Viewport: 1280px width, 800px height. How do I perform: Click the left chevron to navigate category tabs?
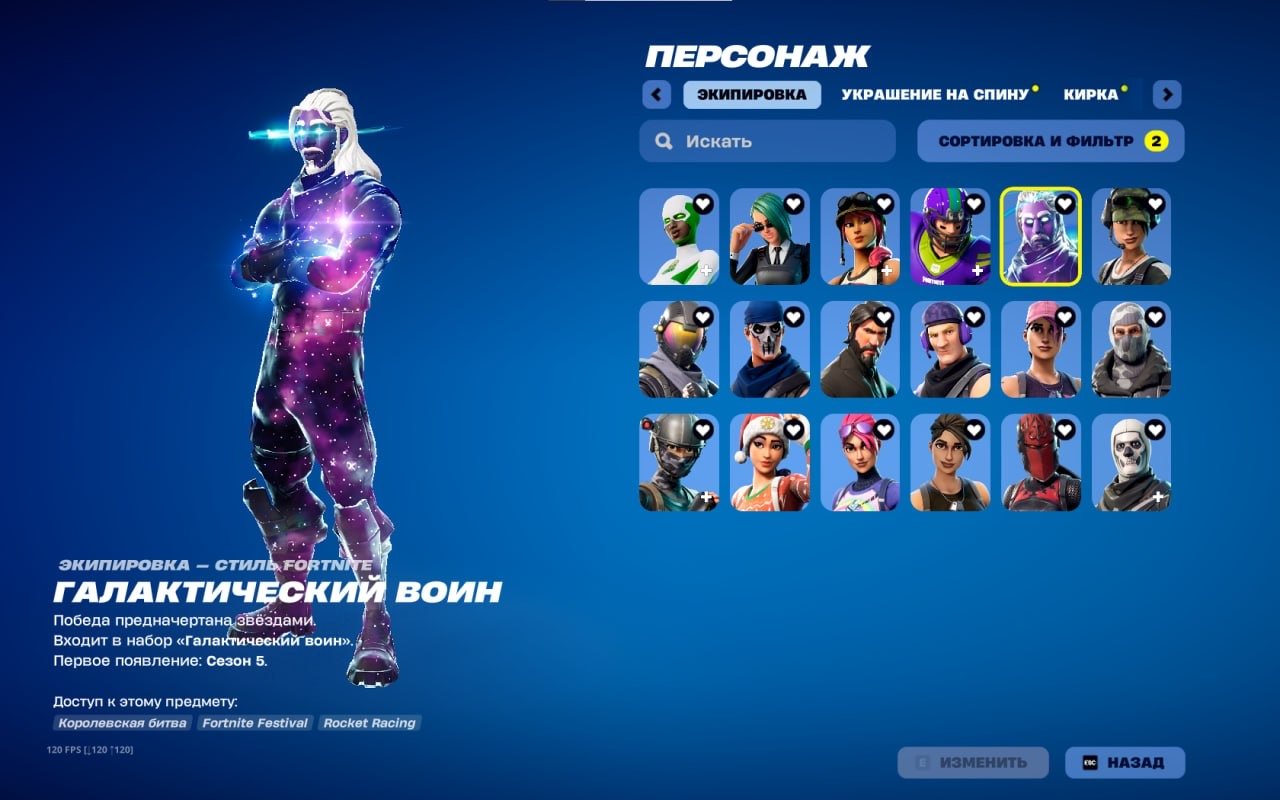pyautogui.click(x=655, y=93)
